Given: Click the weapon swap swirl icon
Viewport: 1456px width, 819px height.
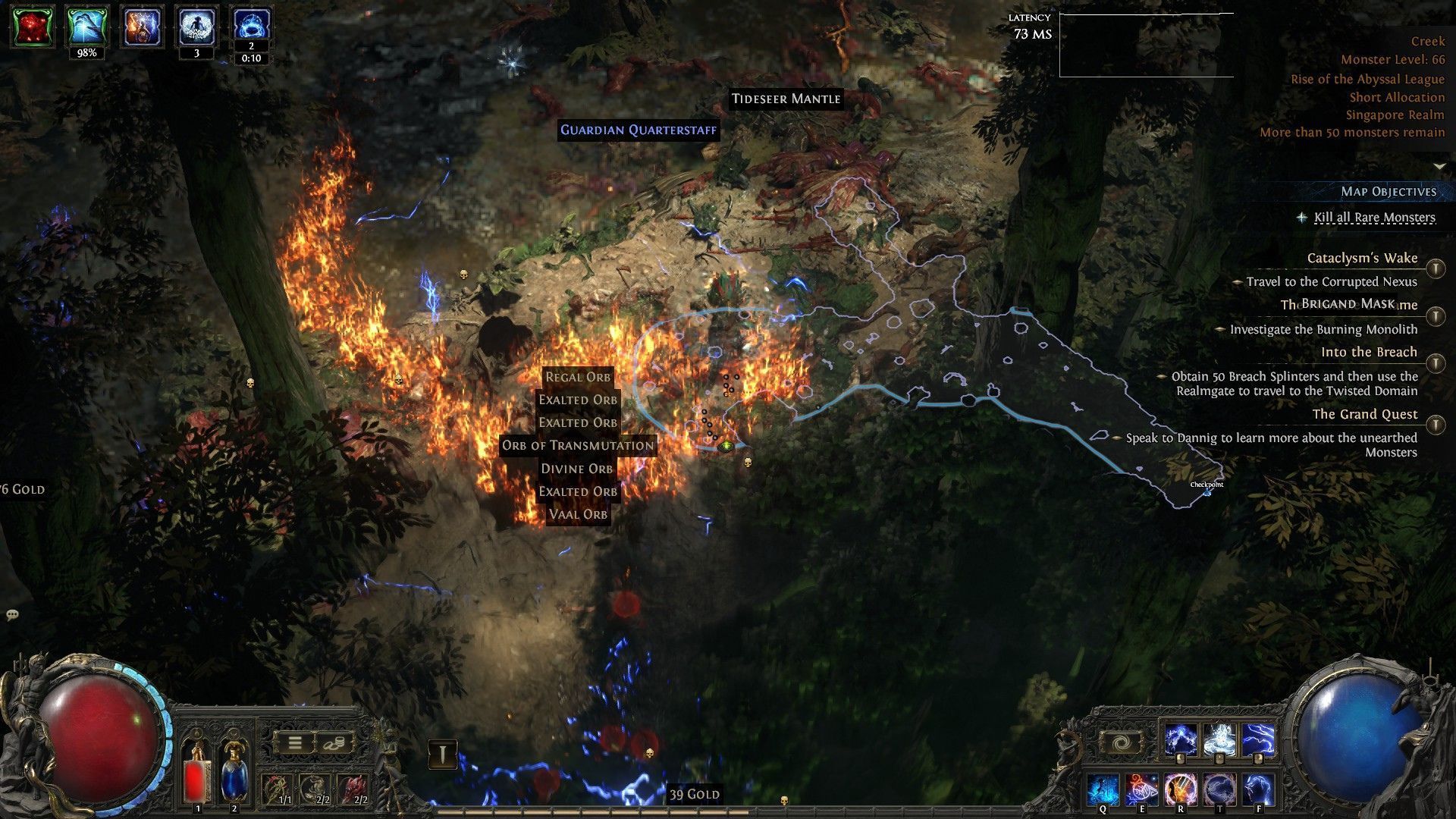Looking at the screenshot, I should [1120, 742].
